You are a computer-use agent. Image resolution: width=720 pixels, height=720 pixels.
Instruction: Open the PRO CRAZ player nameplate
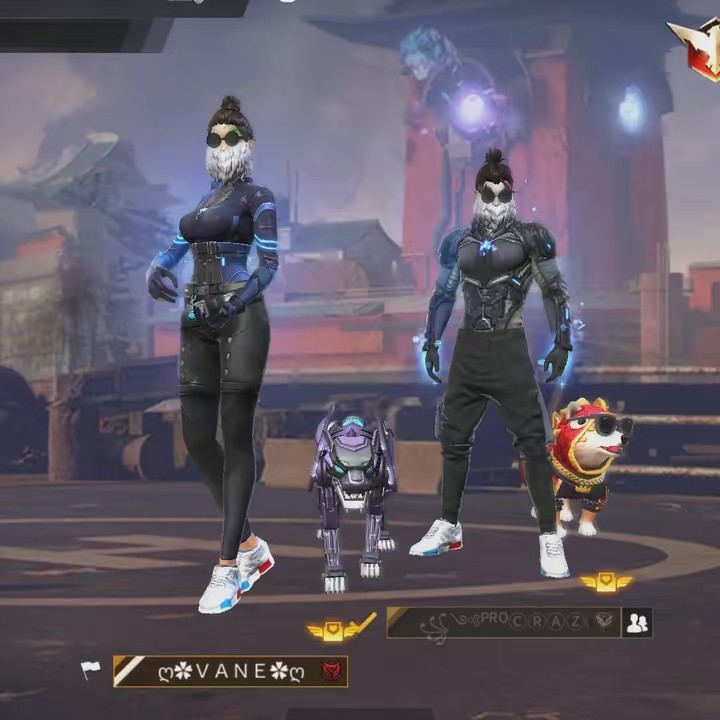pyautogui.click(x=503, y=622)
